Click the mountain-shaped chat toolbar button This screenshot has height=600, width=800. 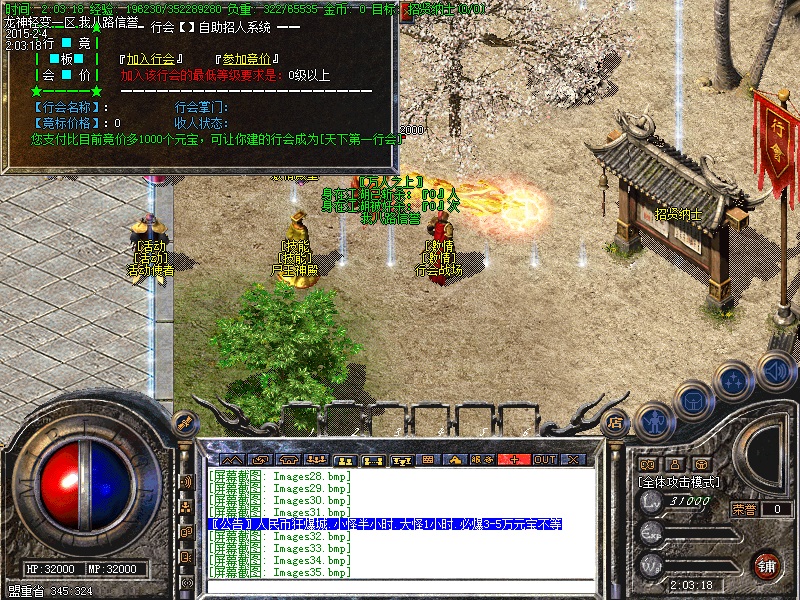pos(232,459)
